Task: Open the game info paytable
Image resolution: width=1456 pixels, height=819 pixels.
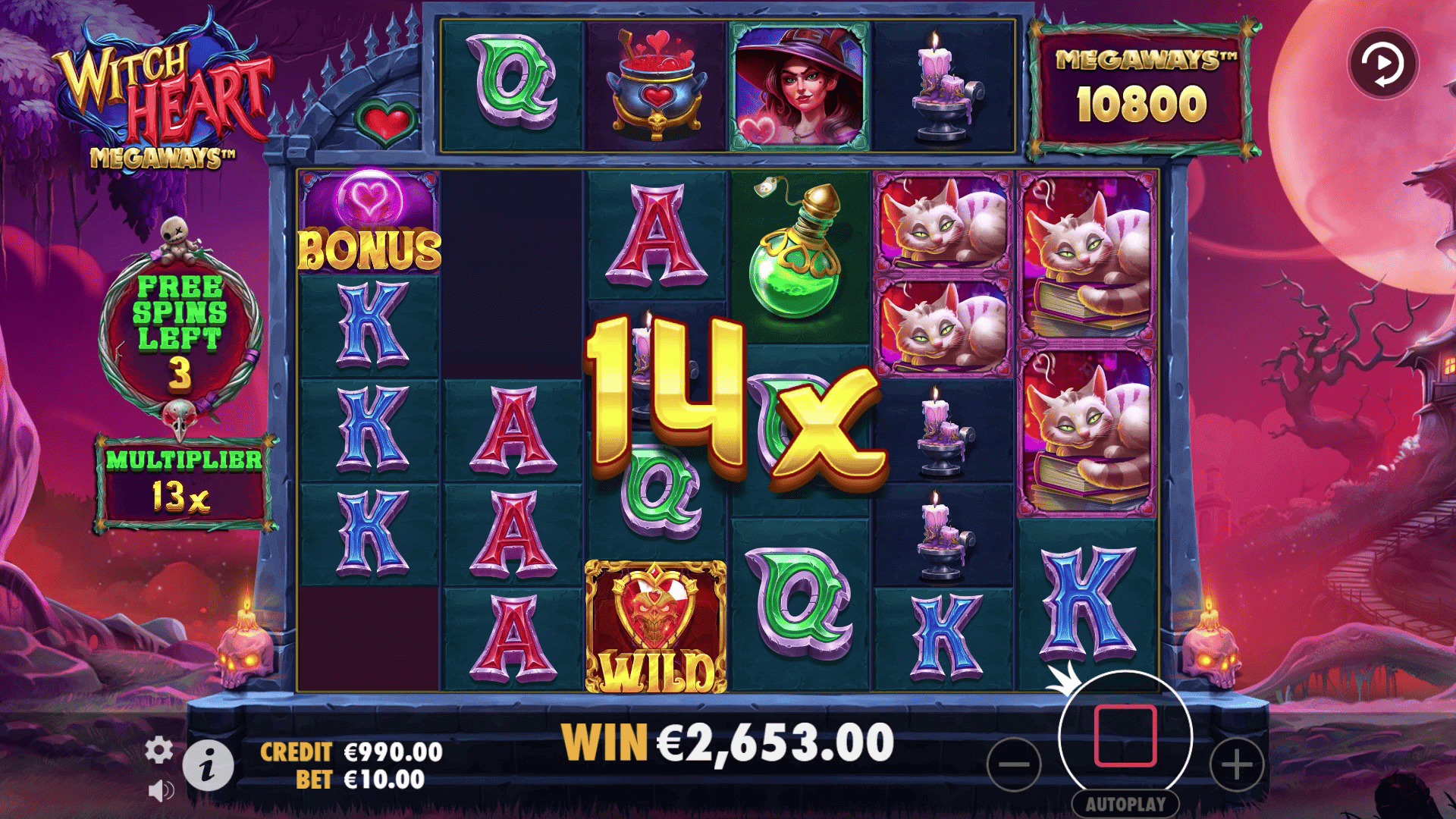Action: pyautogui.click(x=208, y=766)
